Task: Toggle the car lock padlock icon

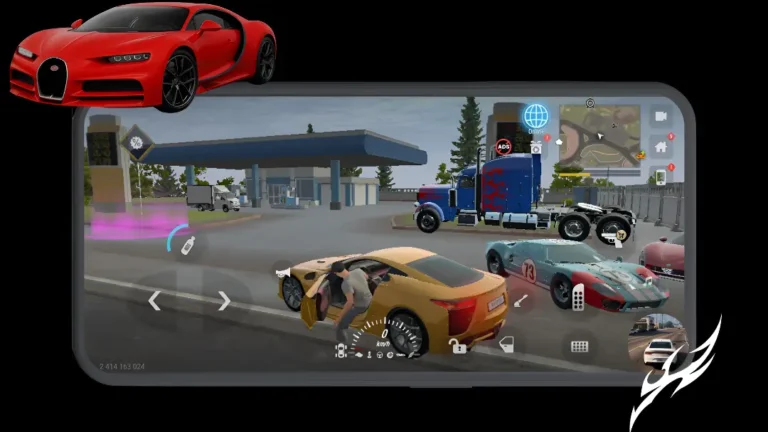Action: click(457, 346)
